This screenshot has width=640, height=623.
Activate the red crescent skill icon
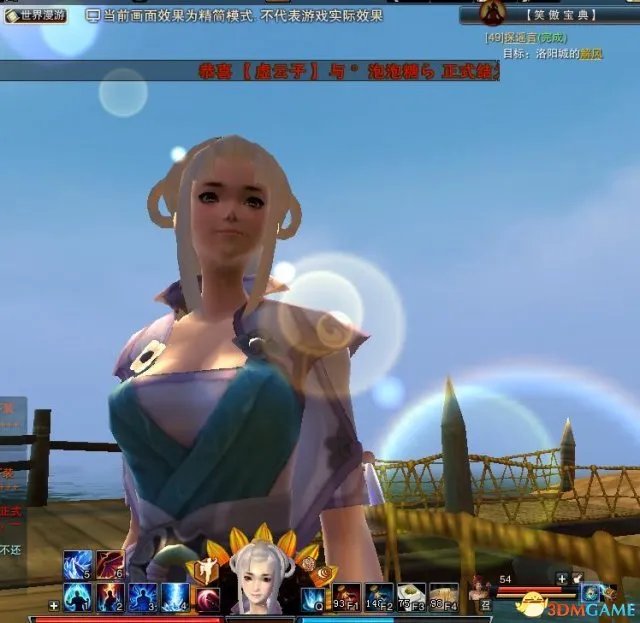pos(208,598)
